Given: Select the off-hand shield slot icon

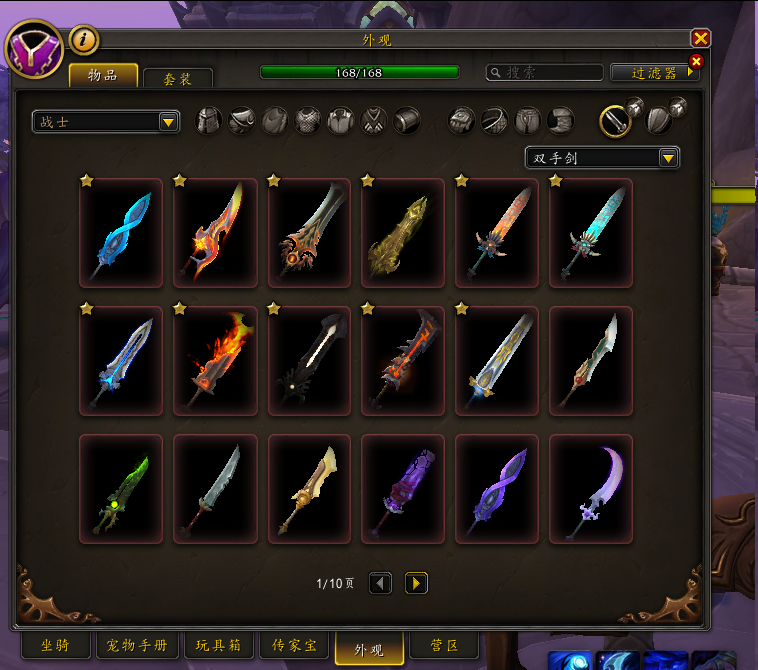Looking at the screenshot, I should point(658,121).
